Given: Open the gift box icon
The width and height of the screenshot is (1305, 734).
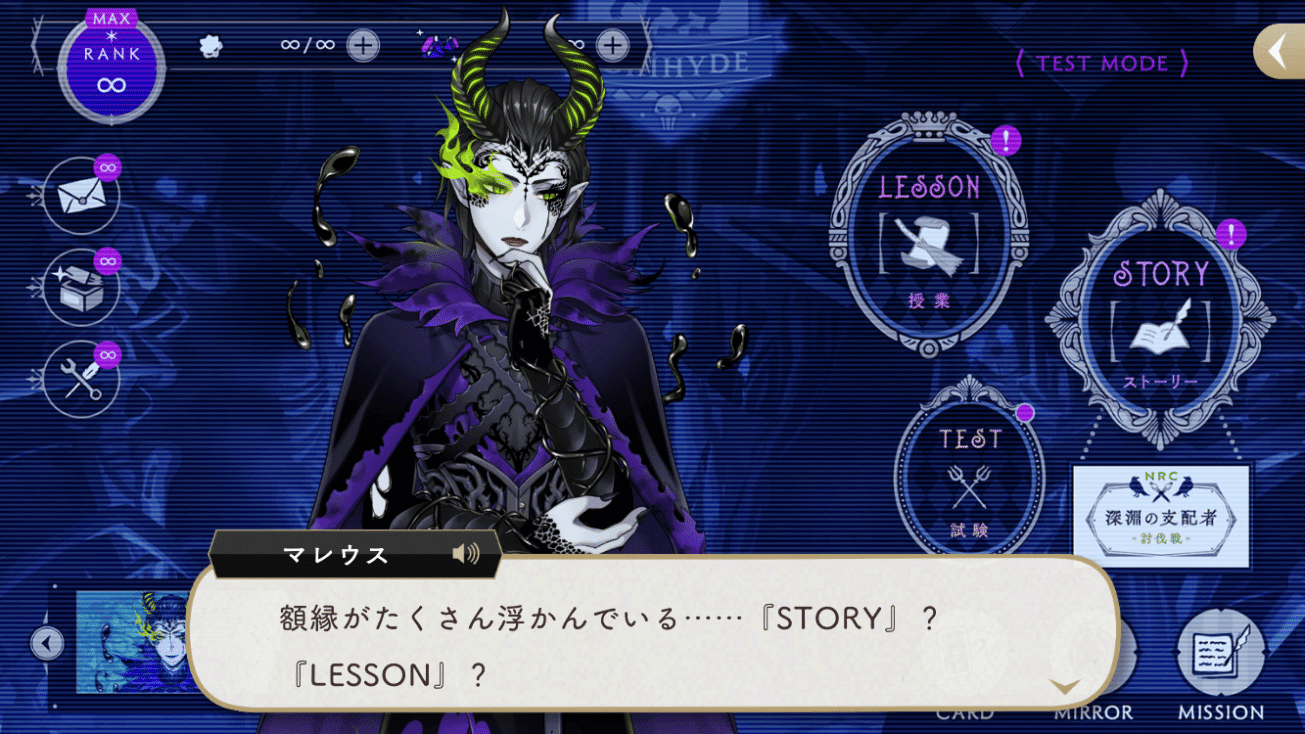Looking at the screenshot, I should tap(80, 287).
